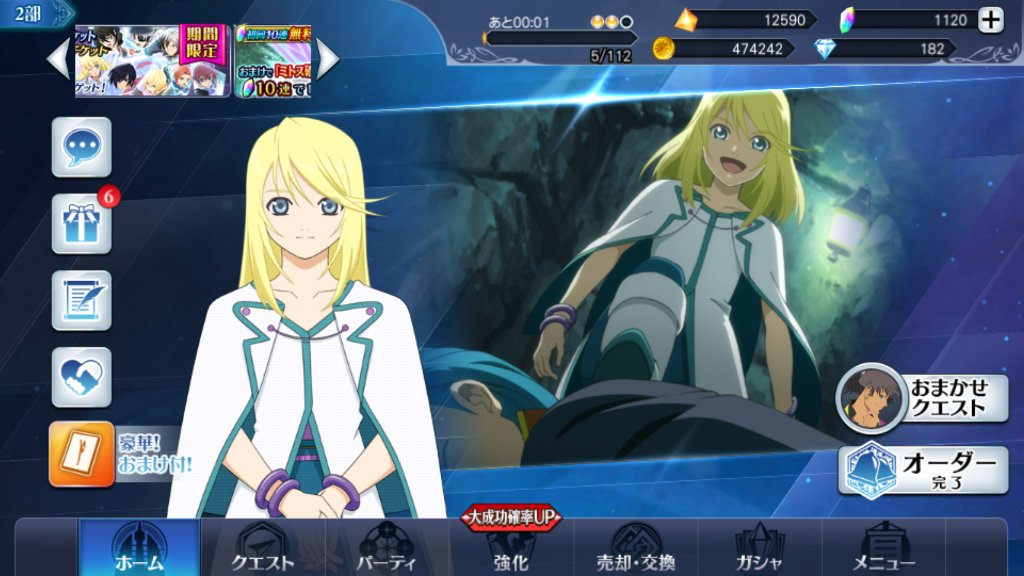Select the ホーム tab
This screenshot has width=1024, height=576.
139,548
